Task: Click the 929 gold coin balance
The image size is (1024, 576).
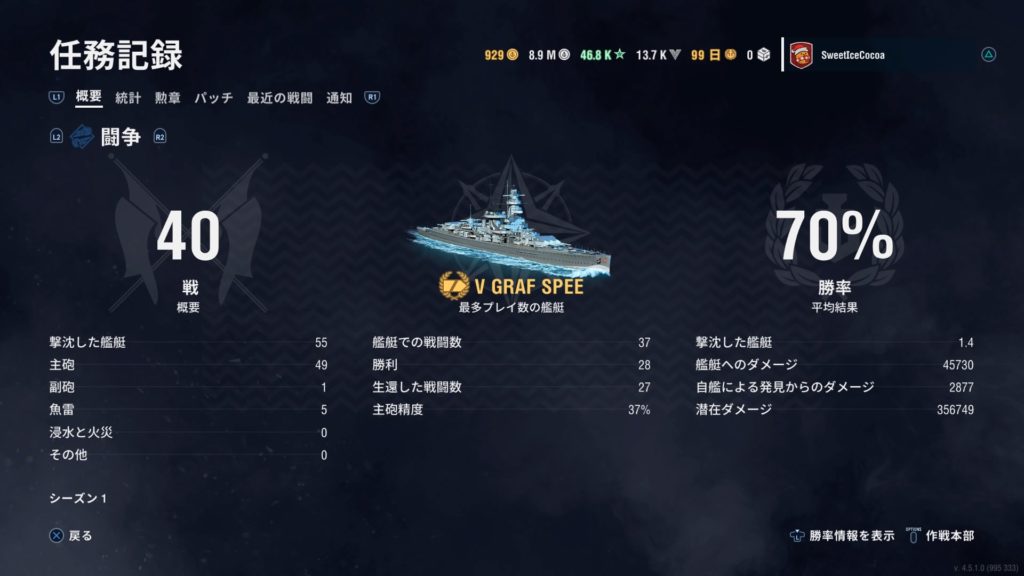Action: pos(501,56)
